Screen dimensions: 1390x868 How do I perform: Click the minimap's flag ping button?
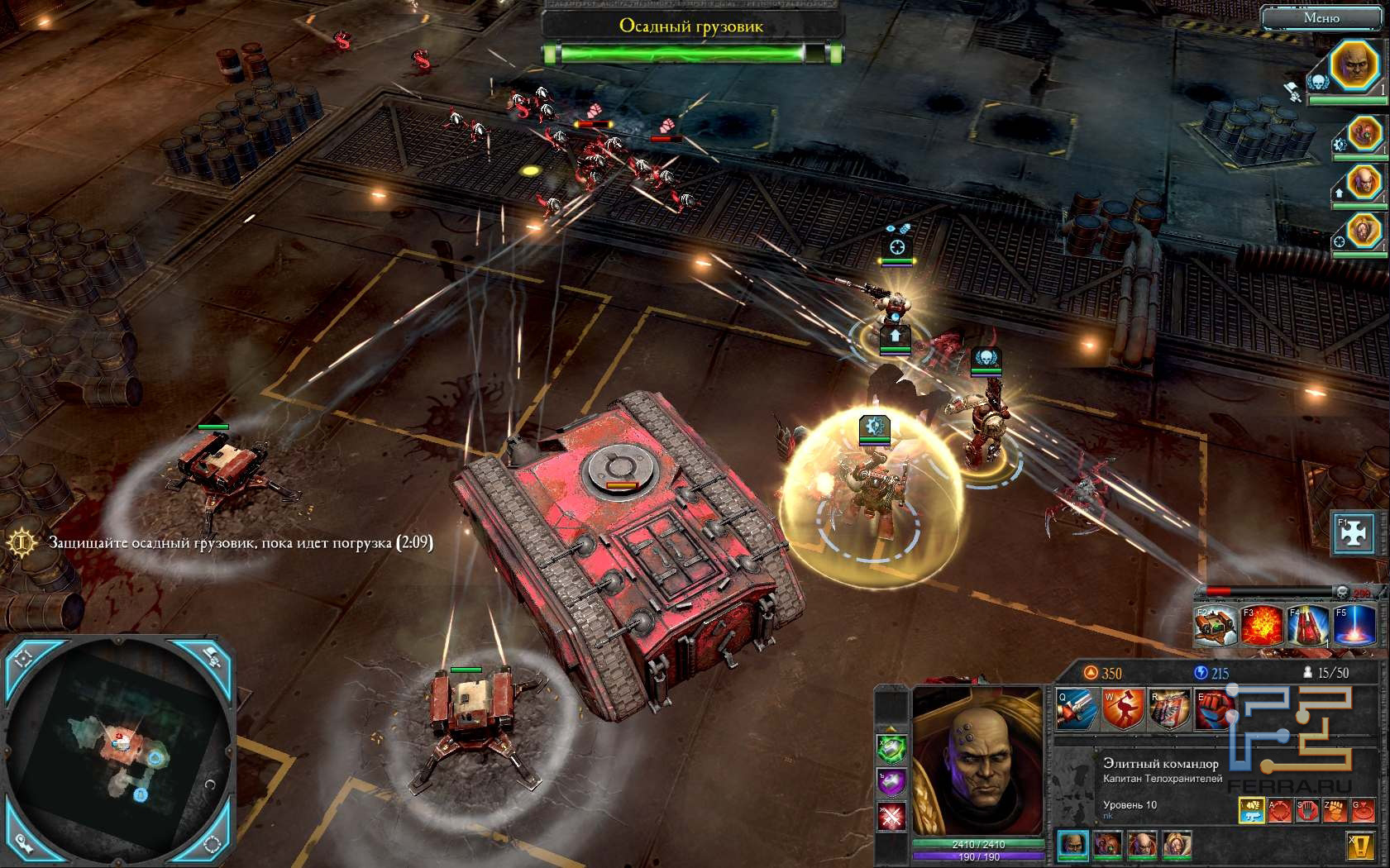click(212, 659)
